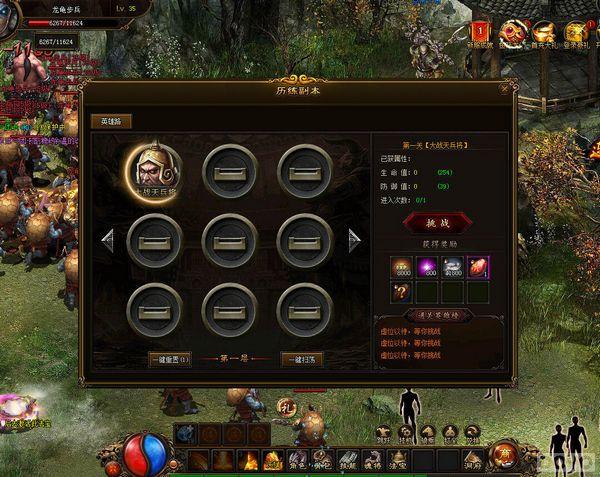Open the 角色 character panel
The width and height of the screenshot is (600, 477).
point(298,461)
